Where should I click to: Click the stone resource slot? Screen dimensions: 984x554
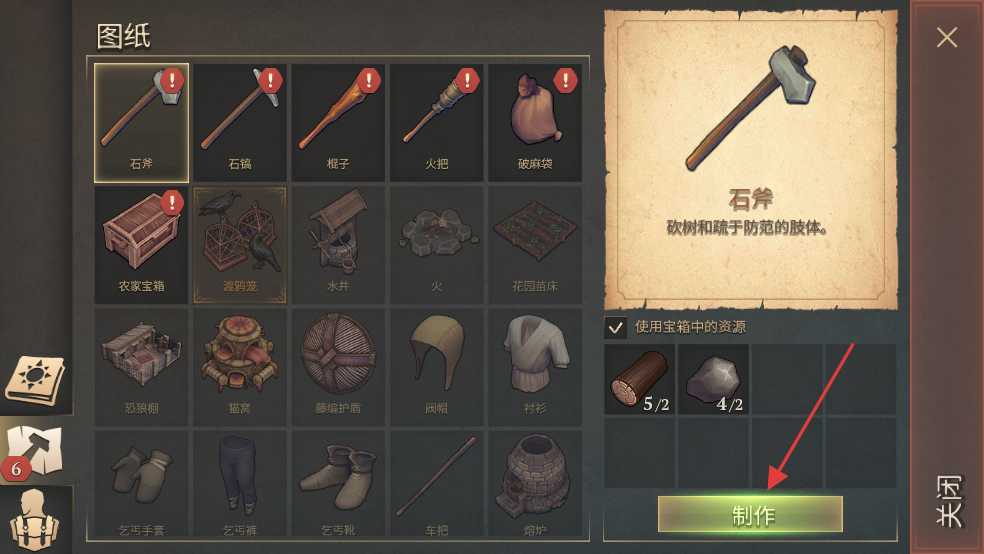713,379
